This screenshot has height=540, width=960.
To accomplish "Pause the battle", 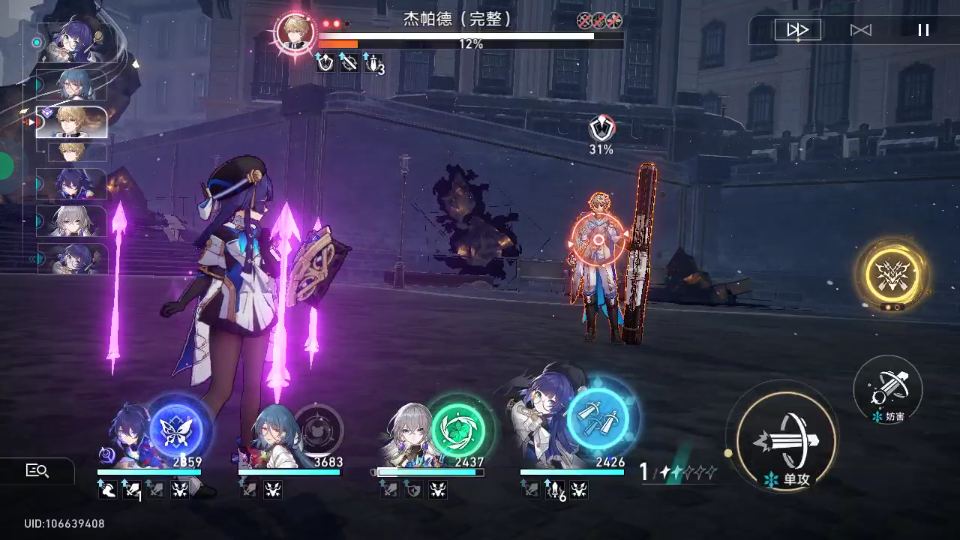I will [923, 30].
